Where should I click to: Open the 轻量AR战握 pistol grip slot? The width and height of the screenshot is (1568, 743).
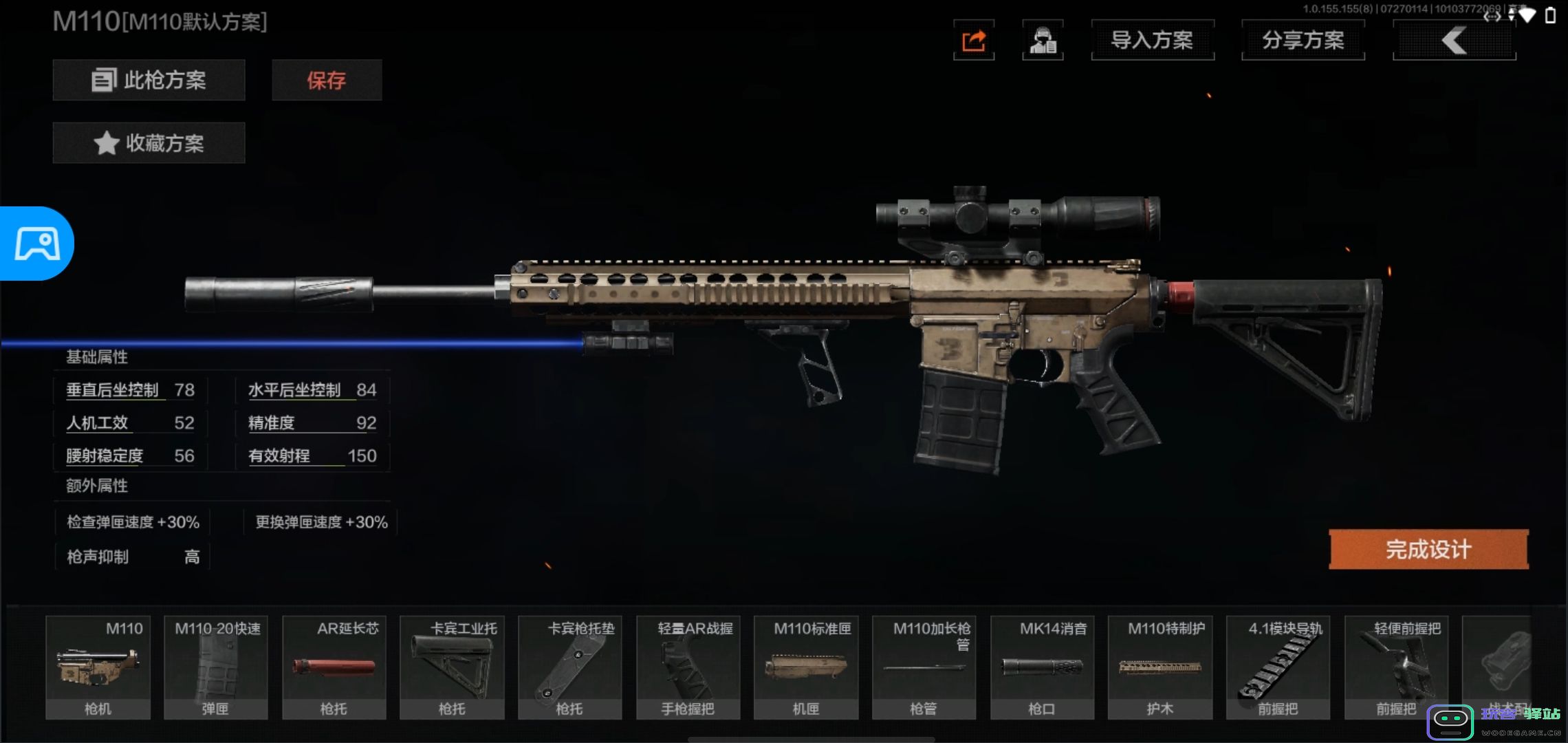click(x=688, y=667)
